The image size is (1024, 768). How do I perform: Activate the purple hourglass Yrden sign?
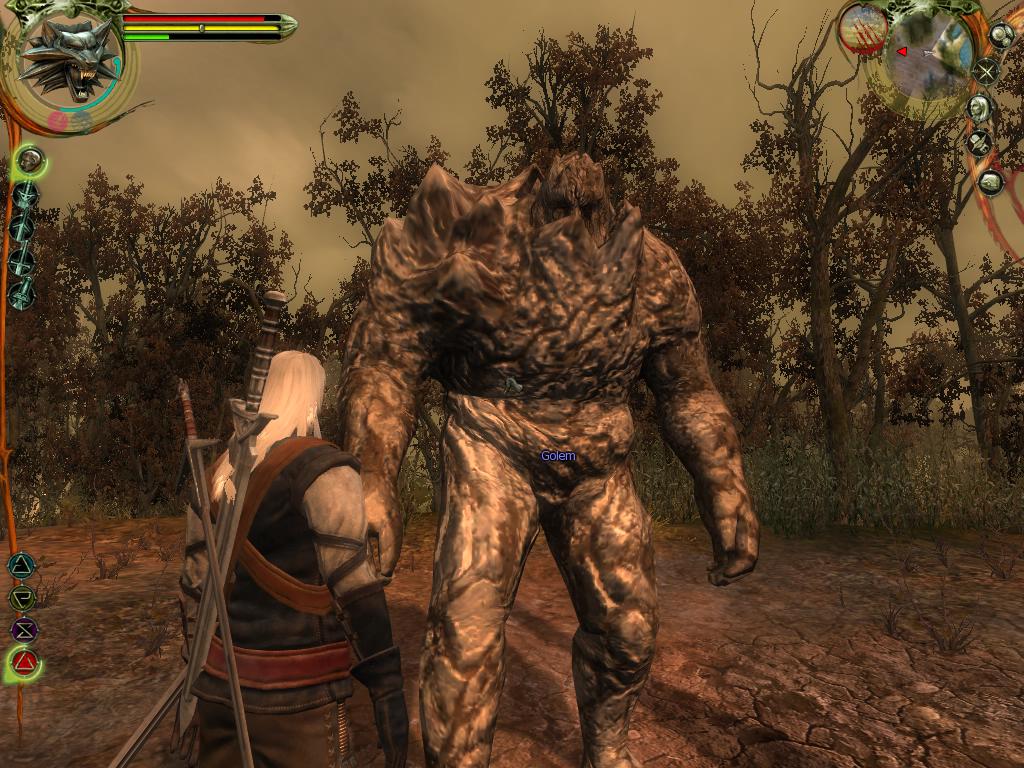coord(23,630)
